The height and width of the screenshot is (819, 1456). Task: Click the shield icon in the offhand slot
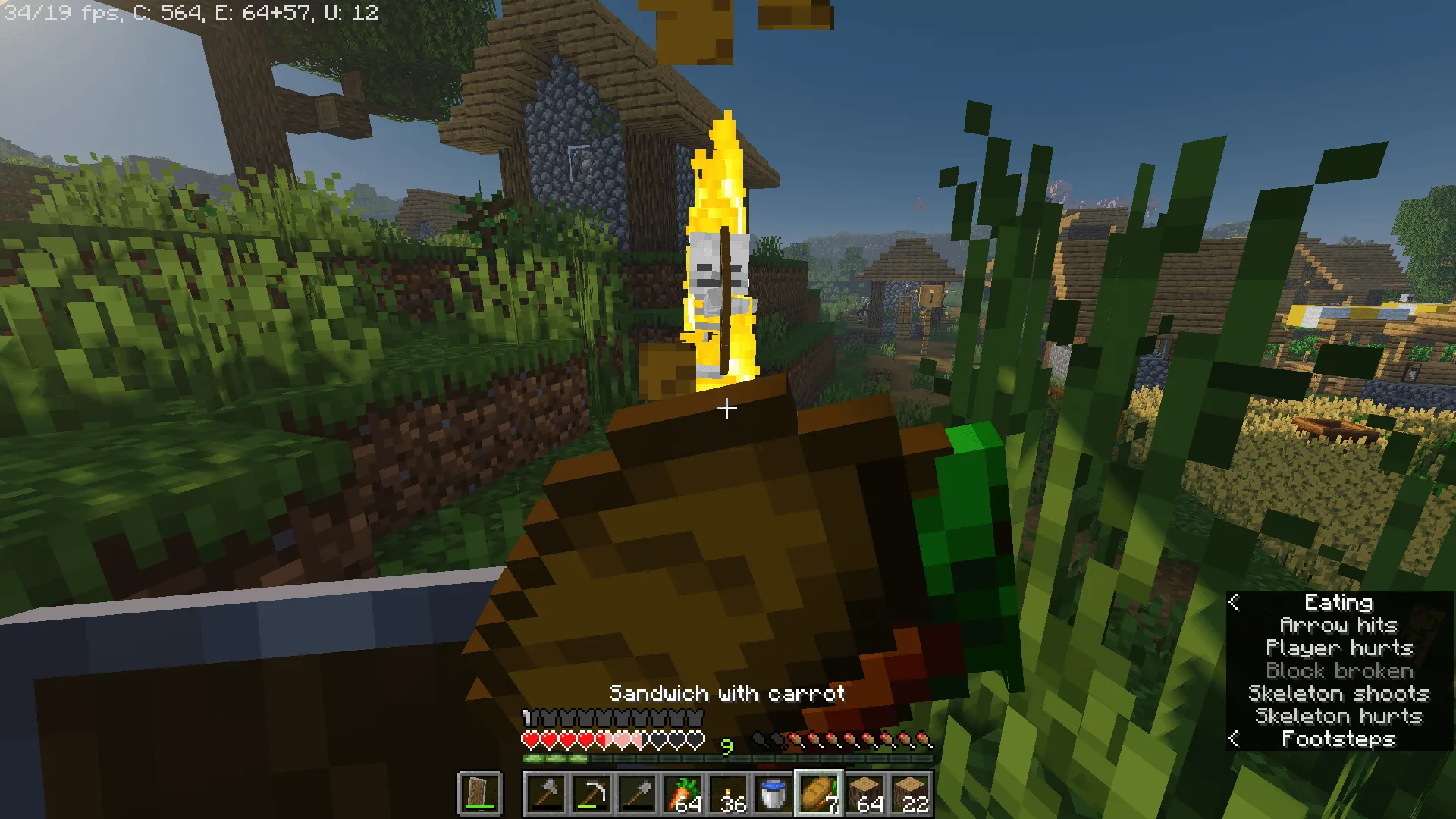tap(479, 790)
